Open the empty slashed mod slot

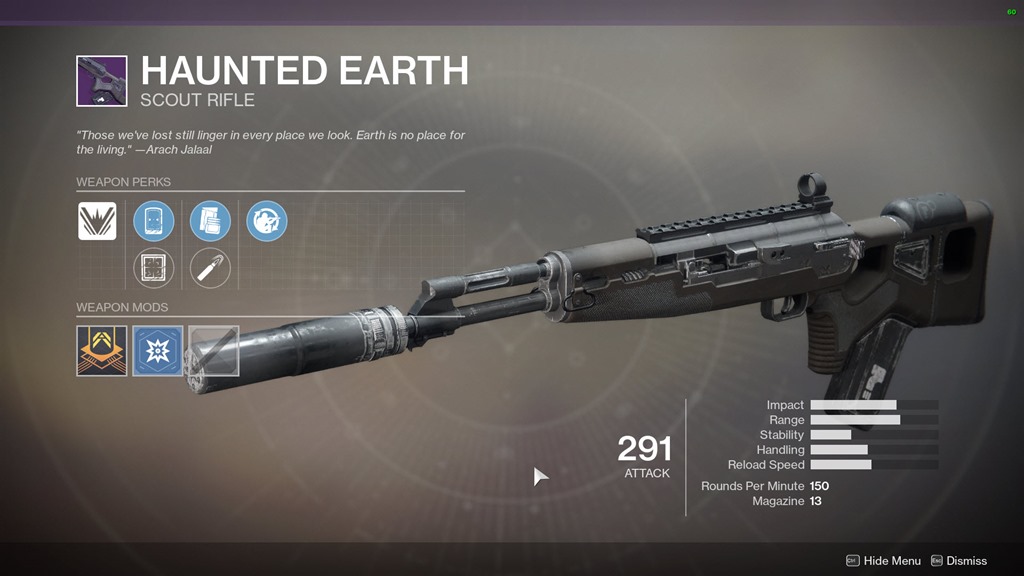point(213,350)
